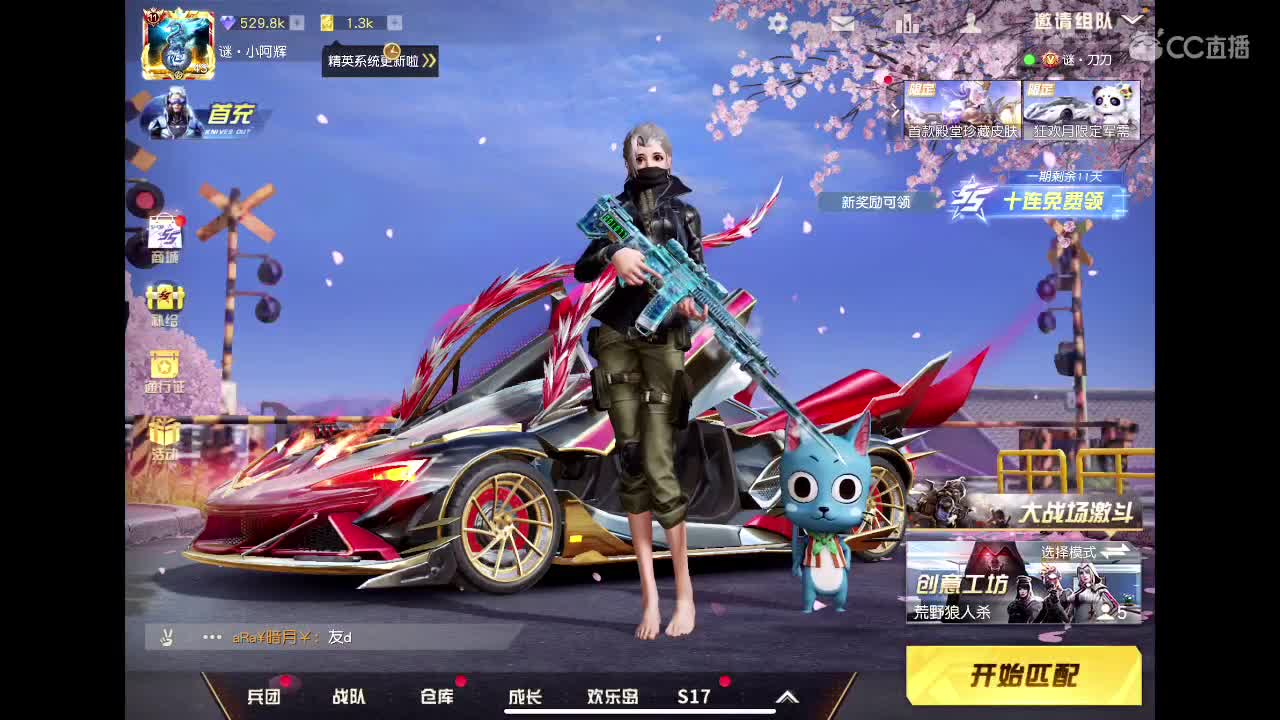This screenshot has width=1280, height=720.
Task: Expand the 邀请组队 team invite dropdown
Action: [x=1130, y=20]
